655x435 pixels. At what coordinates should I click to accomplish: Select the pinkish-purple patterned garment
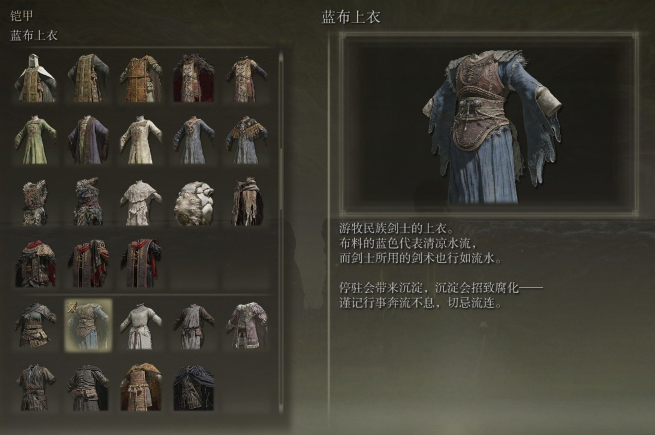[x=245, y=325]
